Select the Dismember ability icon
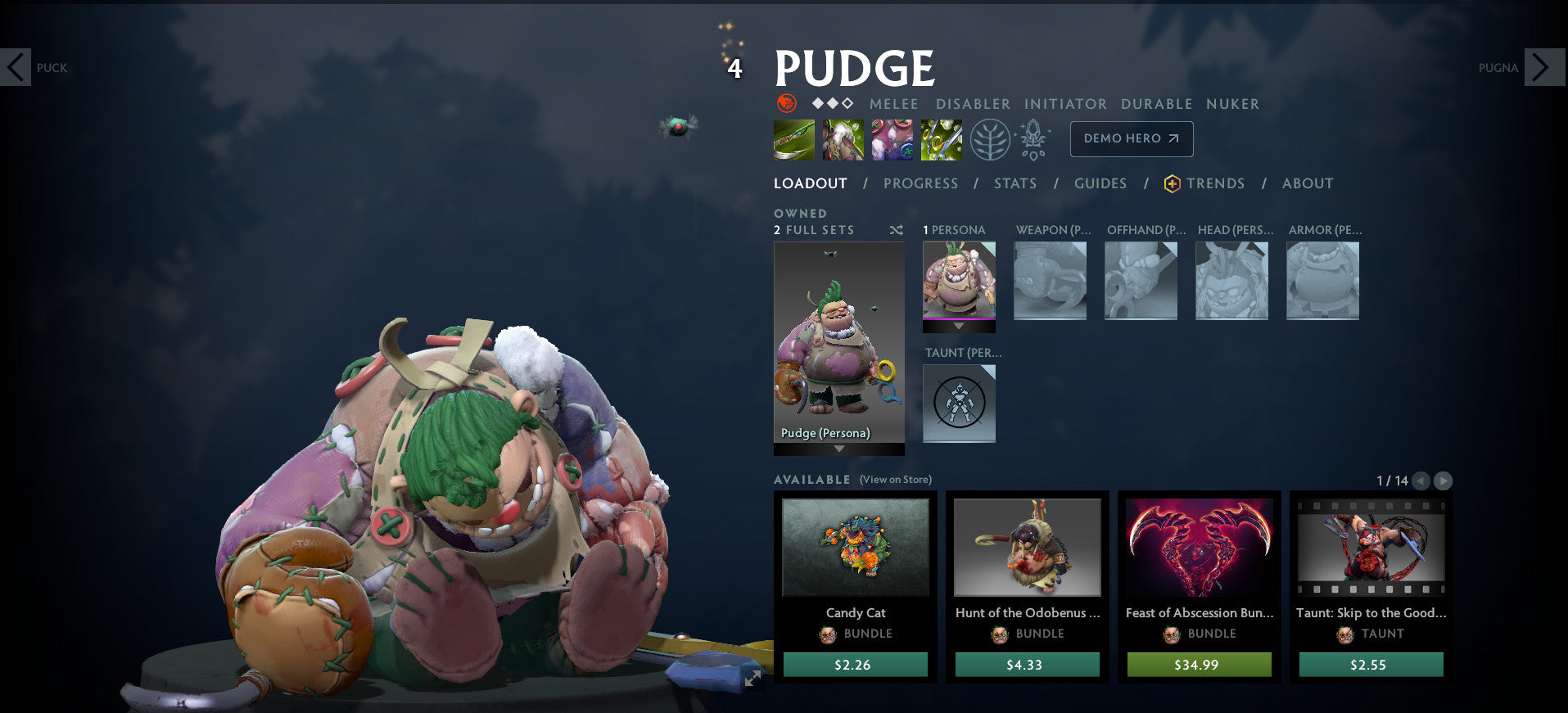 pos(941,139)
